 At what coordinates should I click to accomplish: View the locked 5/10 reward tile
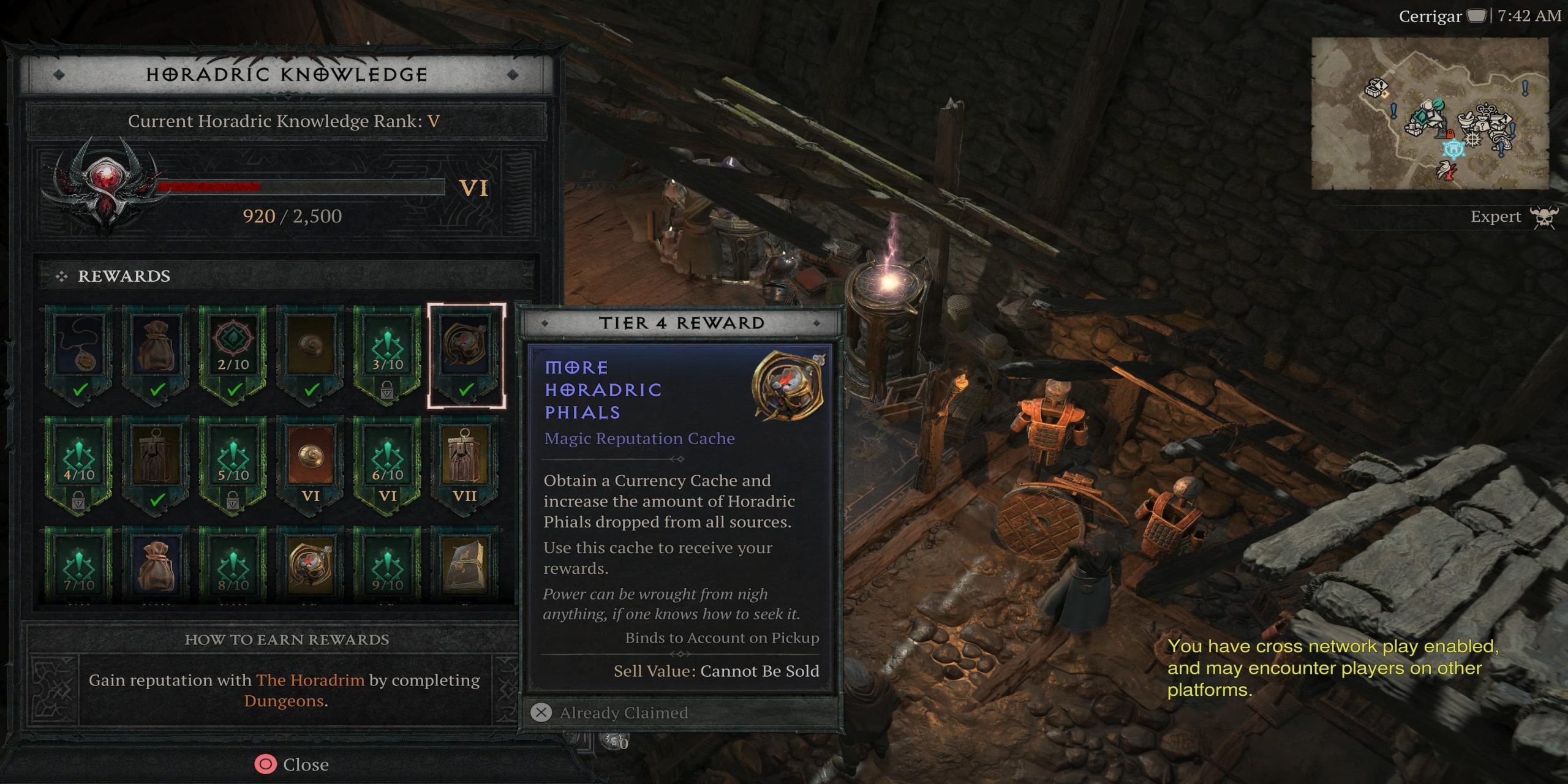233,463
